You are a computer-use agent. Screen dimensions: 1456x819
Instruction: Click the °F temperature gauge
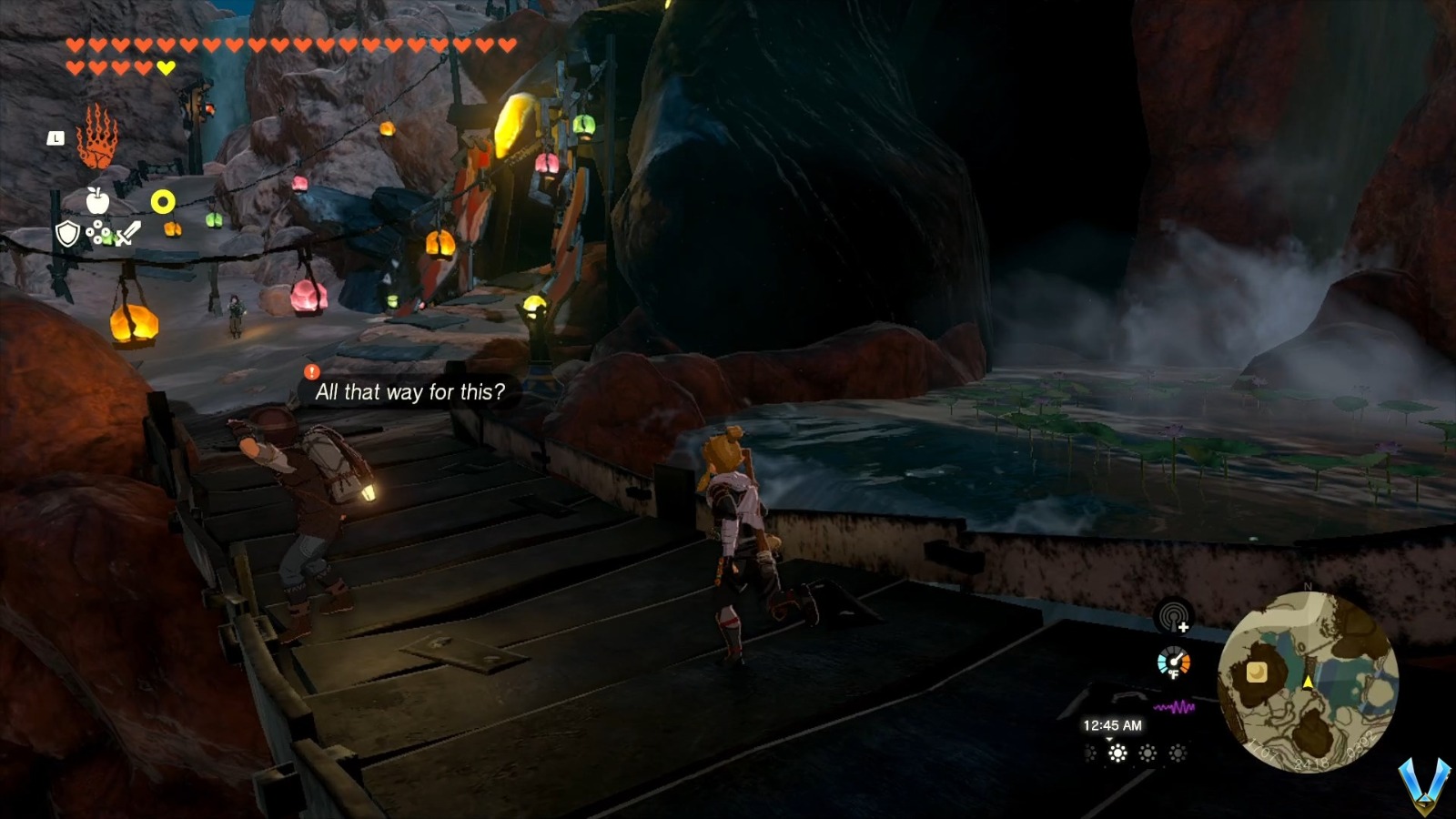(1174, 663)
